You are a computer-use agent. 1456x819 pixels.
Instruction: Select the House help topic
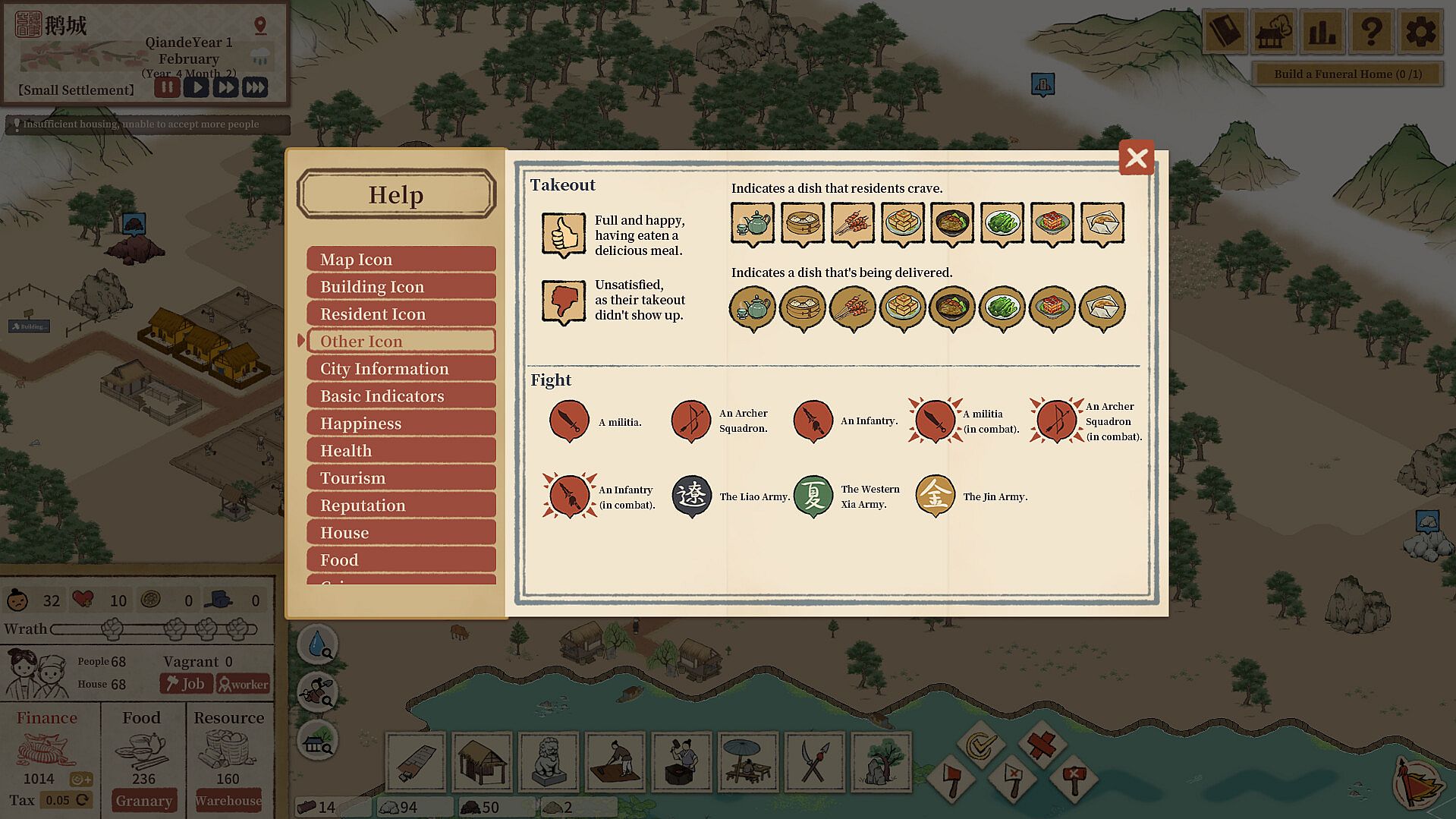point(401,533)
